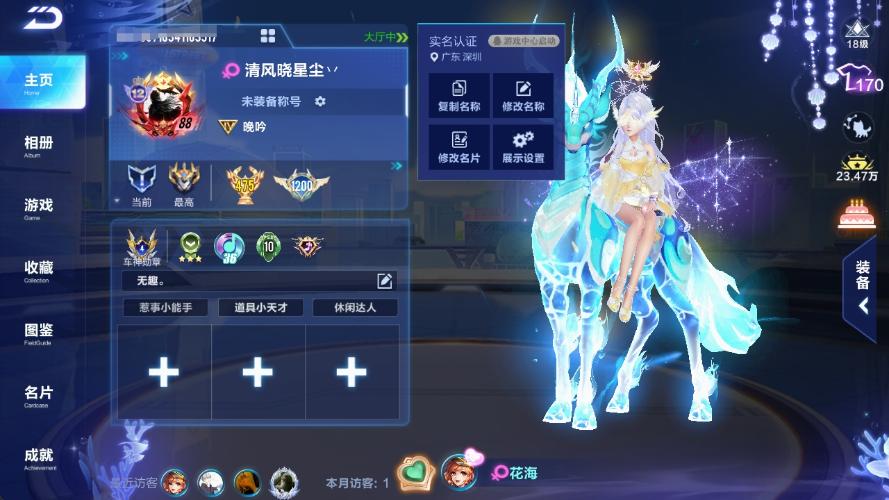Expand the 装备 equipment side panel
The width and height of the screenshot is (889, 500).
tap(862, 288)
